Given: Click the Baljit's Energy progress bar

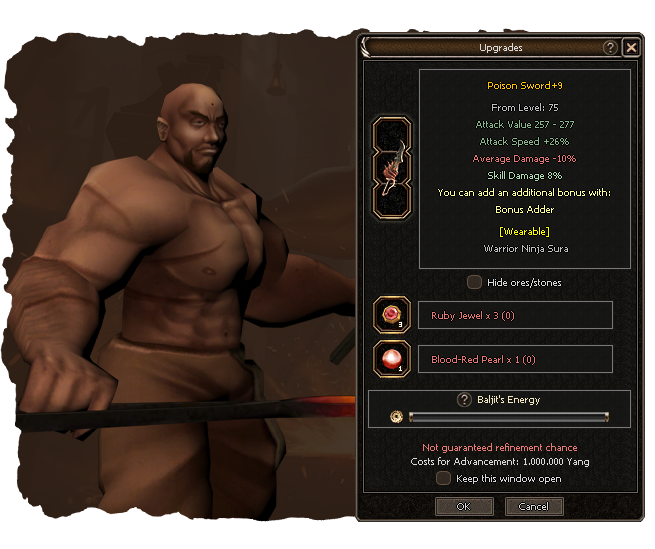Looking at the screenshot, I should 508,416.
